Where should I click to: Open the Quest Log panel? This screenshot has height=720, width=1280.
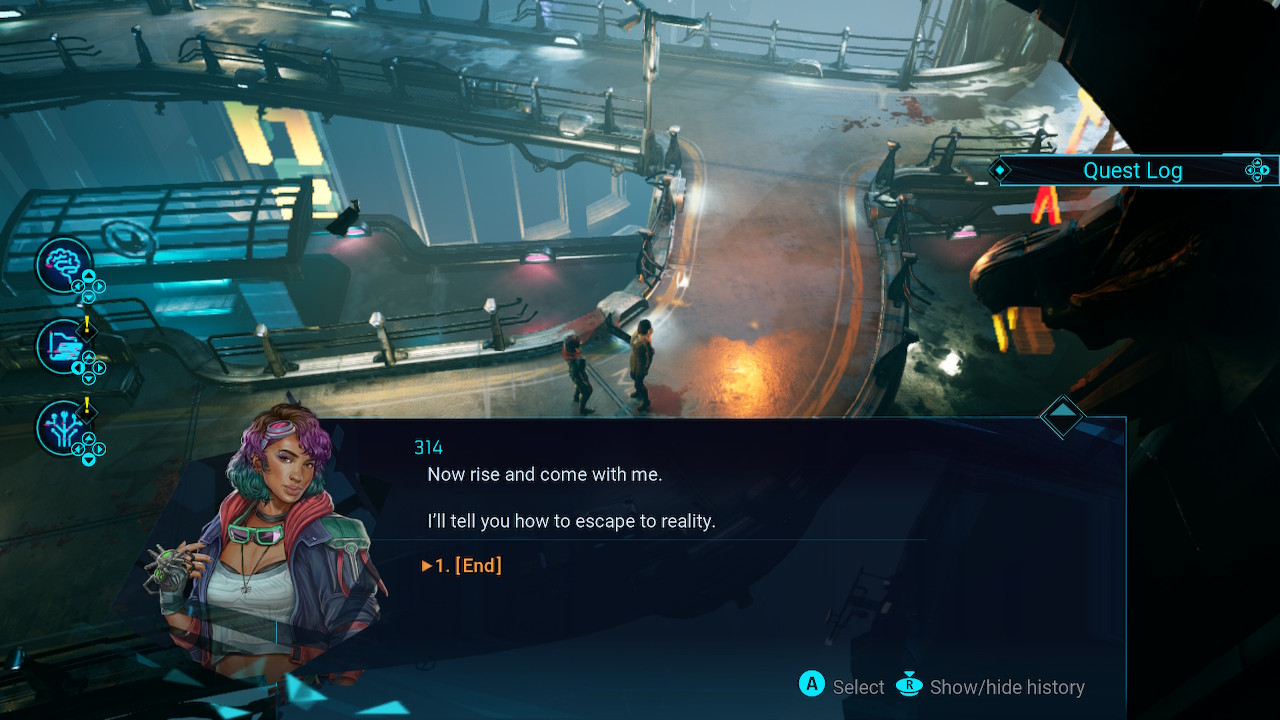click(x=1132, y=171)
